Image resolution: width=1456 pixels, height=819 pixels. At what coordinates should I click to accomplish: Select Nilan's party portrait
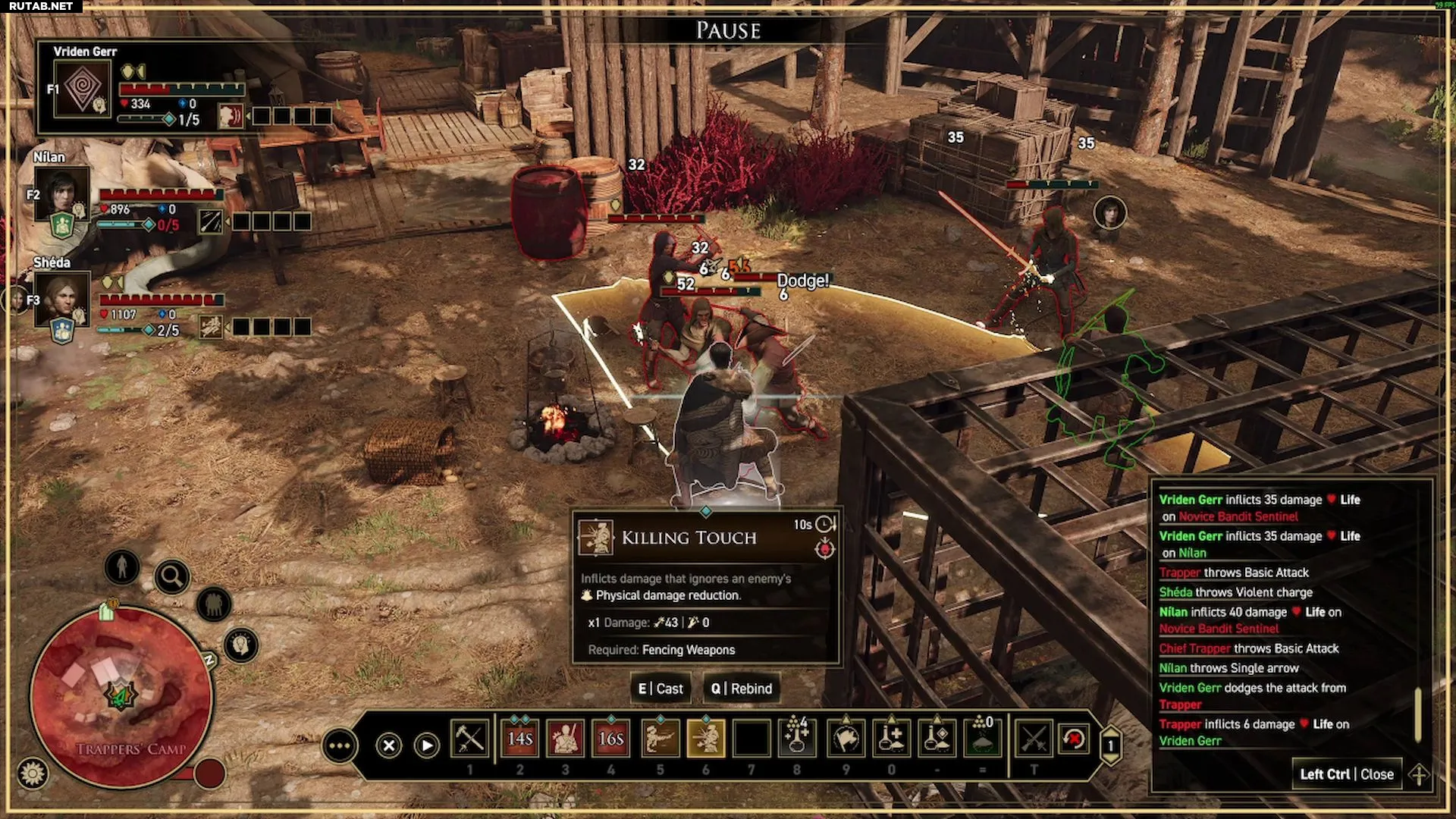pos(61,193)
